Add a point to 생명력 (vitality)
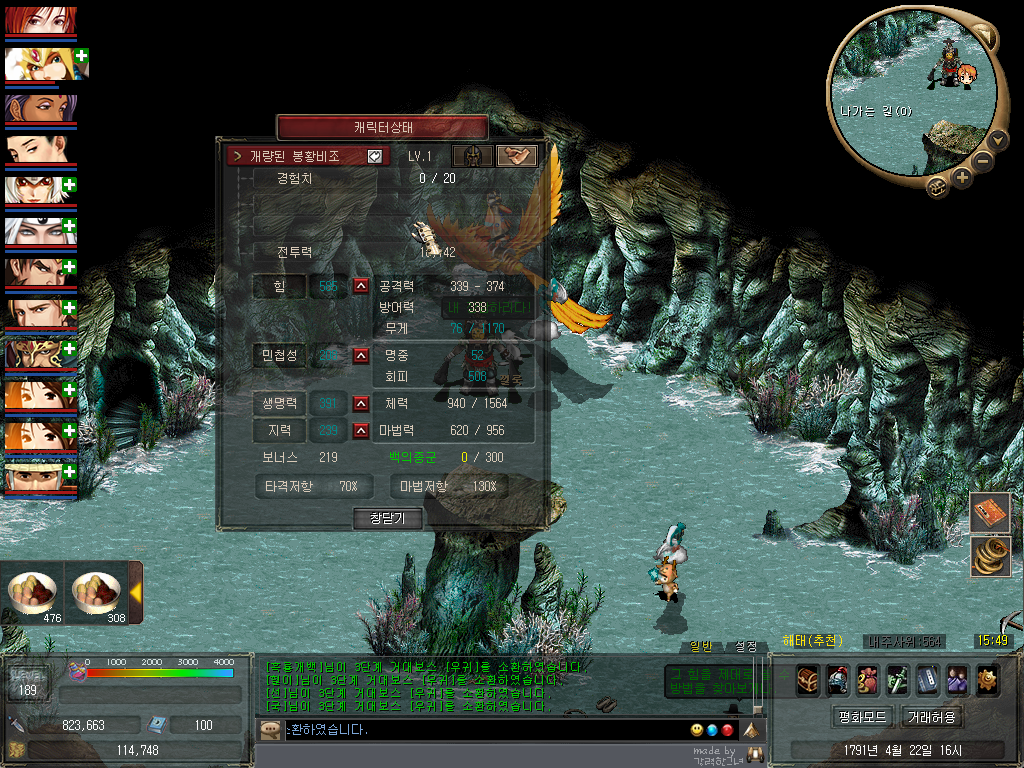This screenshot has height=768, width=1024. click(361, 404)
